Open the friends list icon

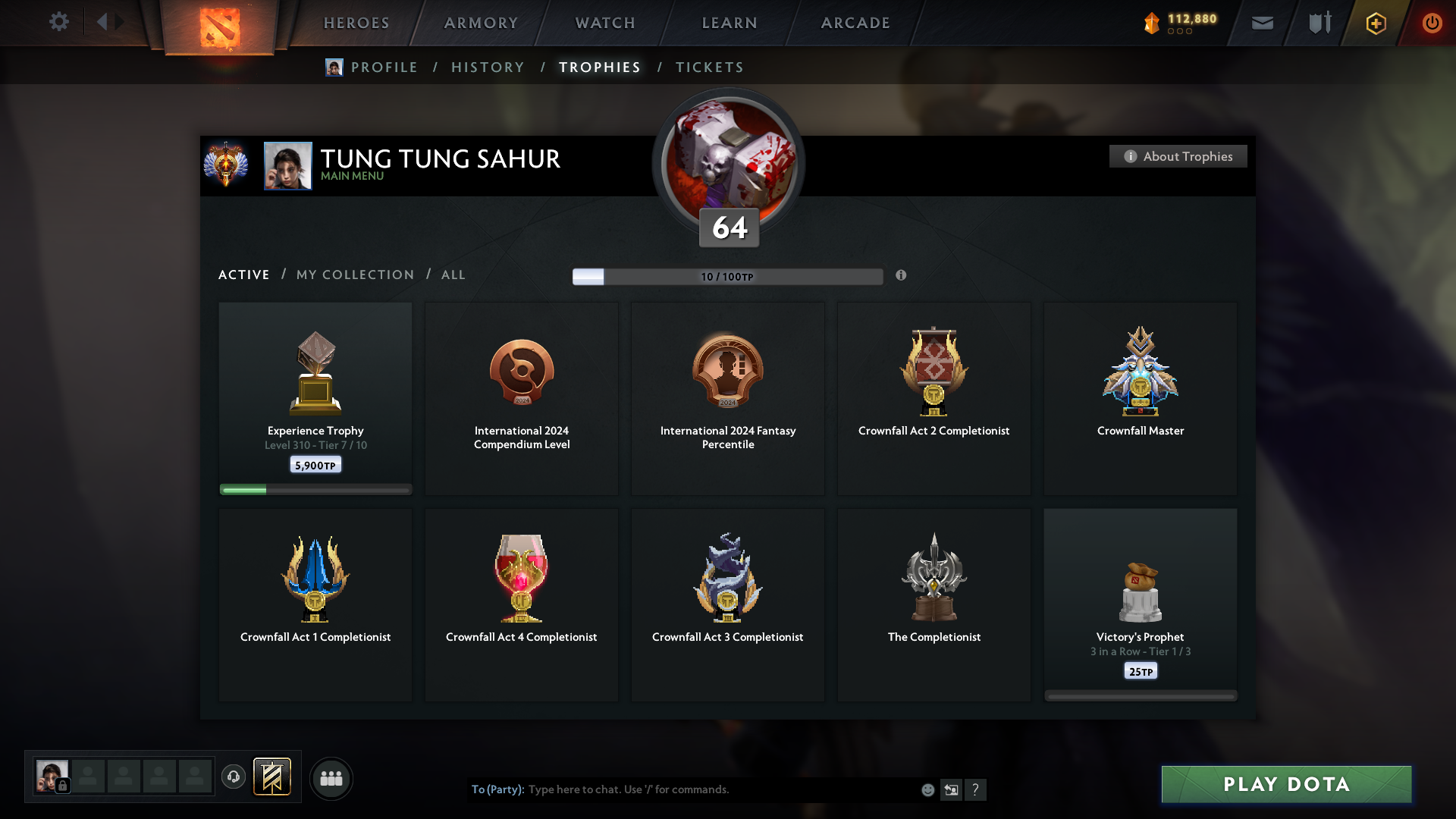coord(331,778)
